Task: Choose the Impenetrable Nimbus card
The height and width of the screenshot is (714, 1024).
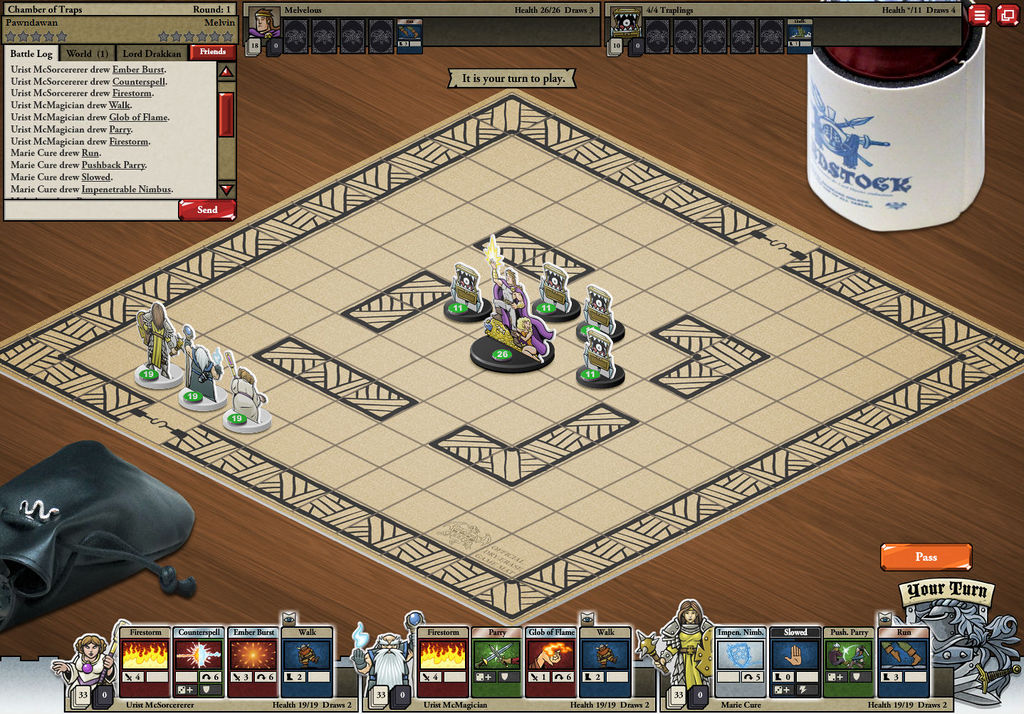Action: [x=741, y=662]
